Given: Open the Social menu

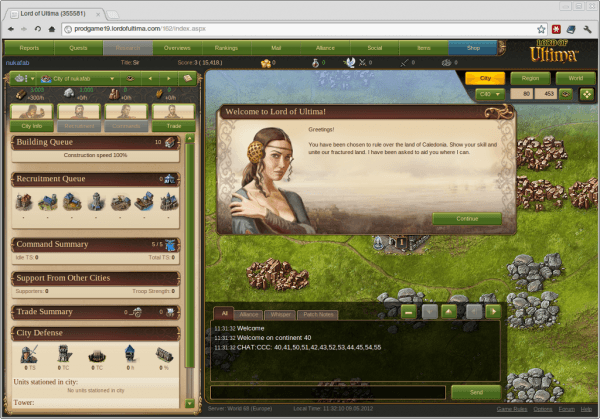Looking at the screenshot, I should [374, 47].
